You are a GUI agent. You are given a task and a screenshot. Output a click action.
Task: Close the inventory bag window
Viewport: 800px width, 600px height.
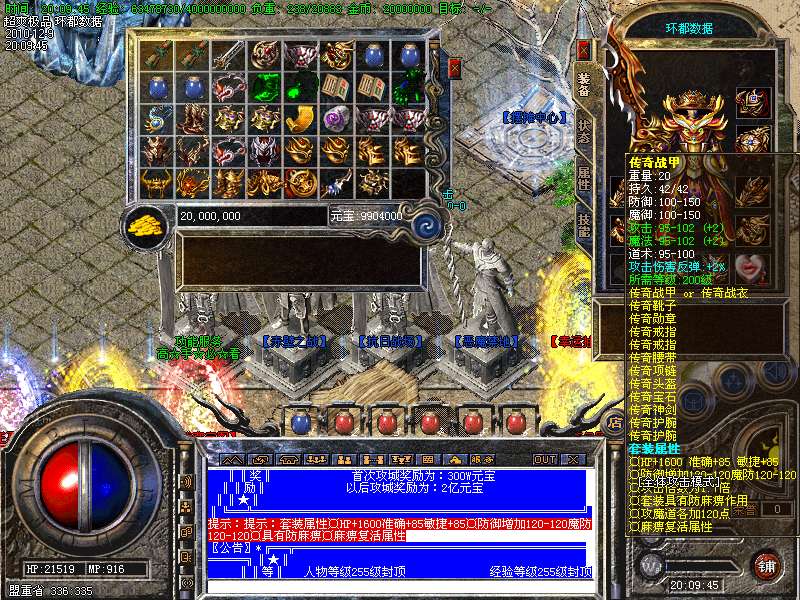pos(455,68)
